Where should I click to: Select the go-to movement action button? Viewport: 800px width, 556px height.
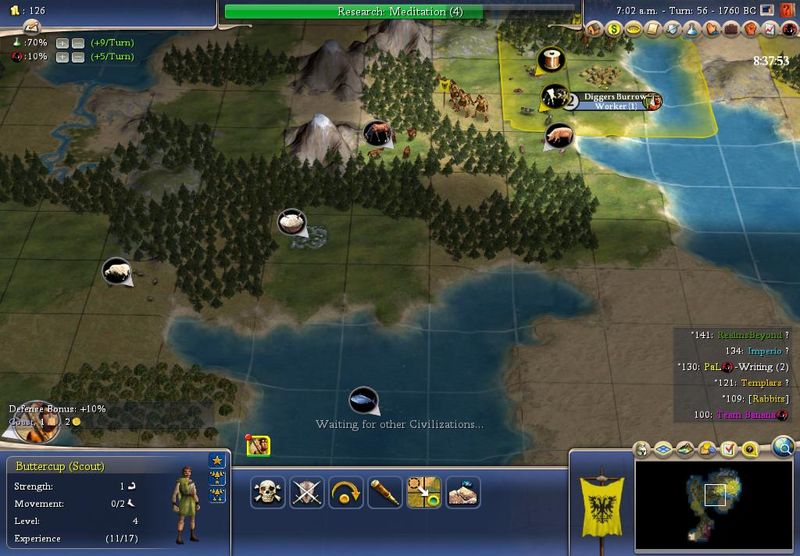(x=423, y=492)
